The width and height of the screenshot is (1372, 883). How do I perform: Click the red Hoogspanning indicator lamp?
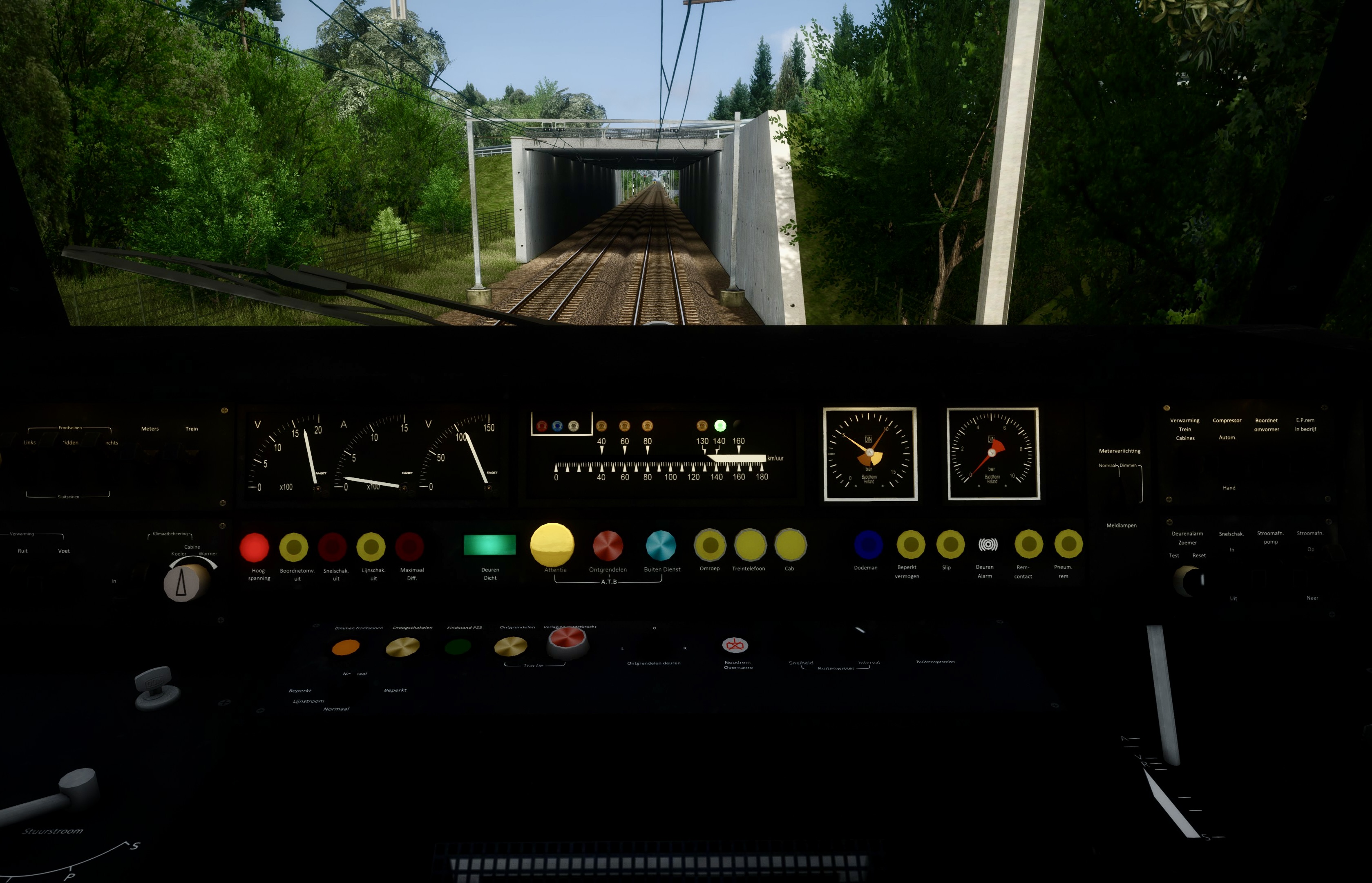click(x=255, y=547)
